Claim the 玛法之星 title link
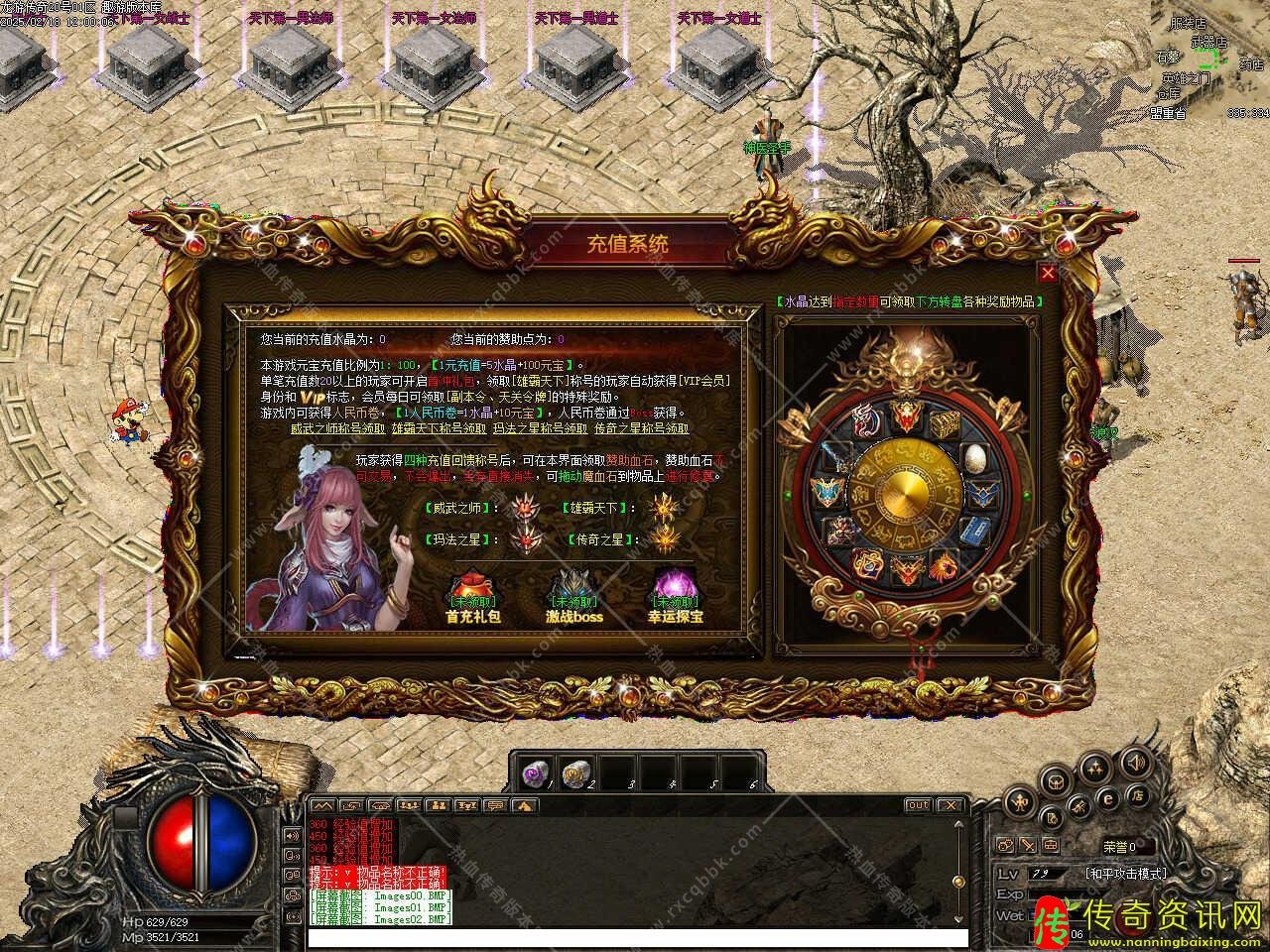Image resolution: width=1270 pixels, height=952 pixels. click(539, 428)
